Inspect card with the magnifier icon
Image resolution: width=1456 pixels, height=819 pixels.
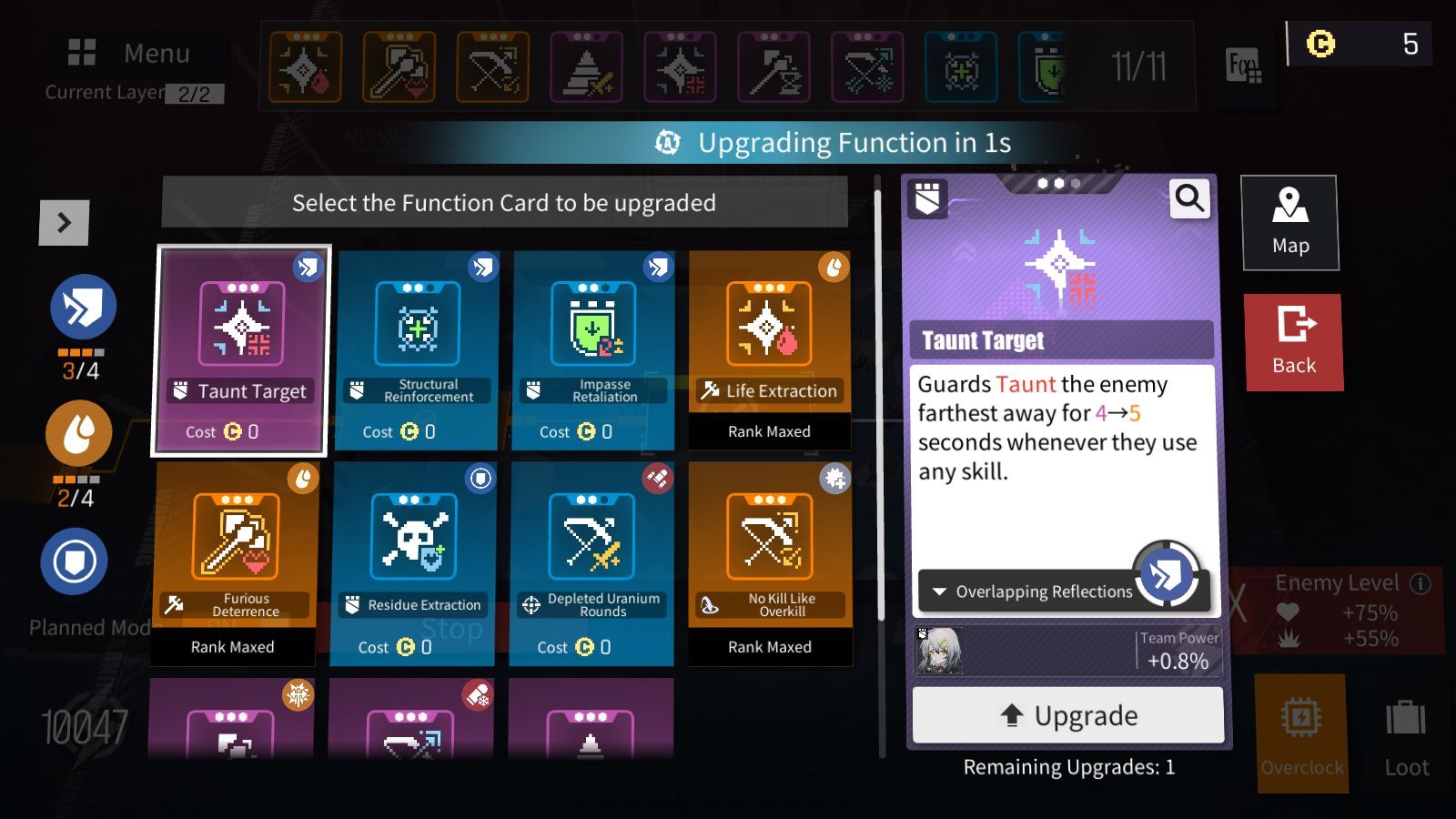click(1189, 197)
